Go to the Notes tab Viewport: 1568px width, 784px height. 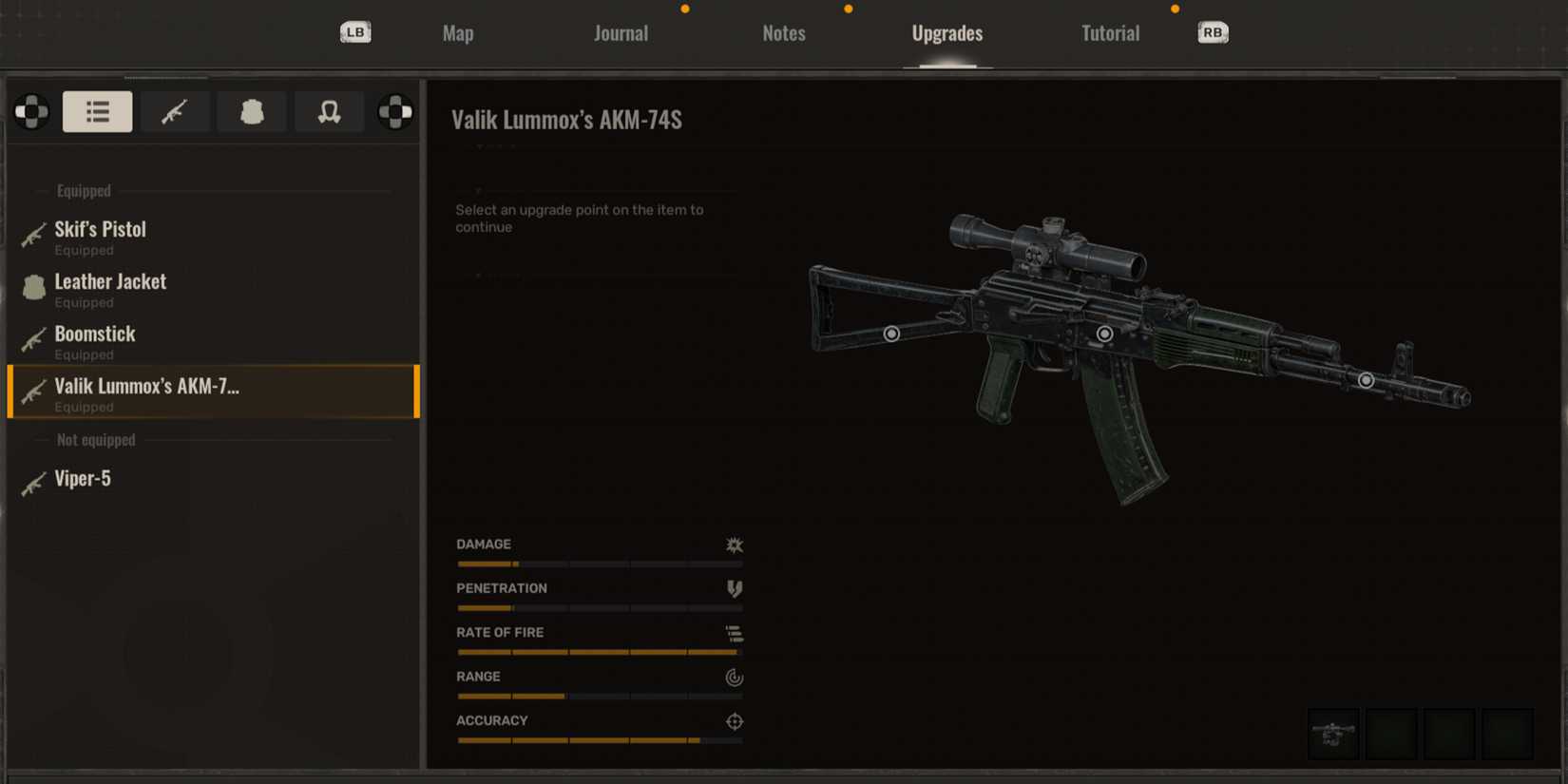783,33
